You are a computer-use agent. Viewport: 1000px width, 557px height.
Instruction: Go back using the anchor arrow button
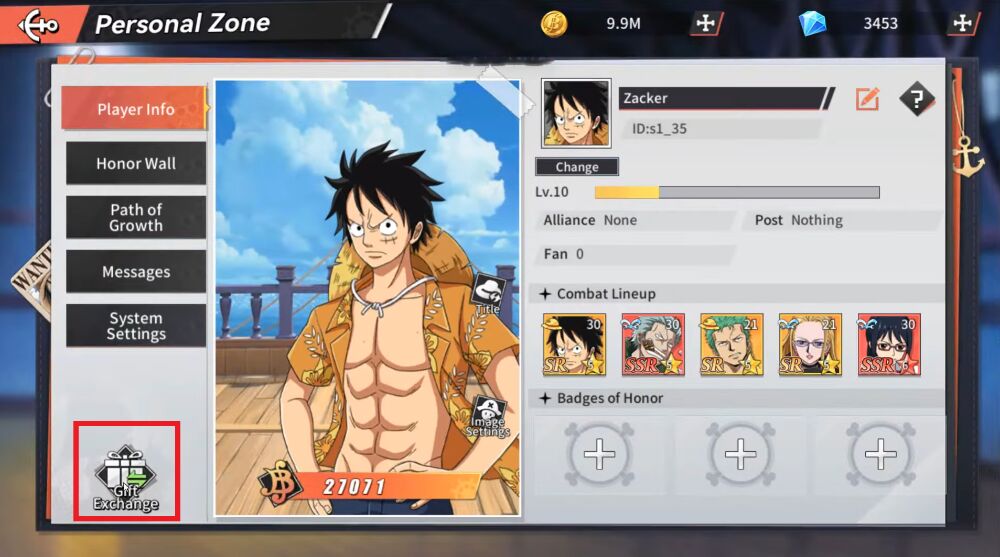coord(38,22)
